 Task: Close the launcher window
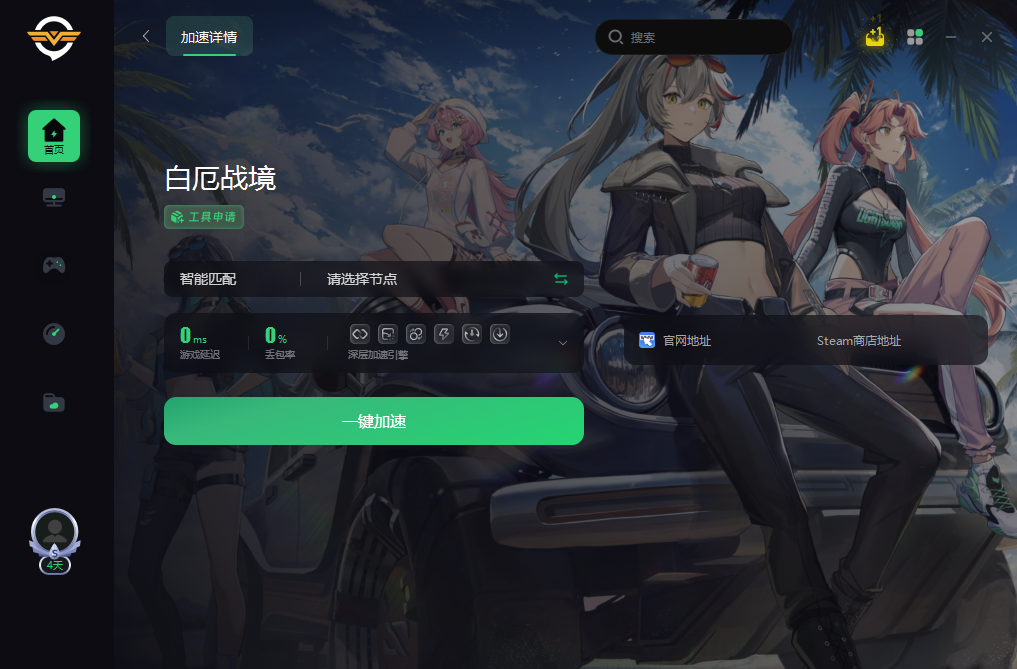point(987,37)
